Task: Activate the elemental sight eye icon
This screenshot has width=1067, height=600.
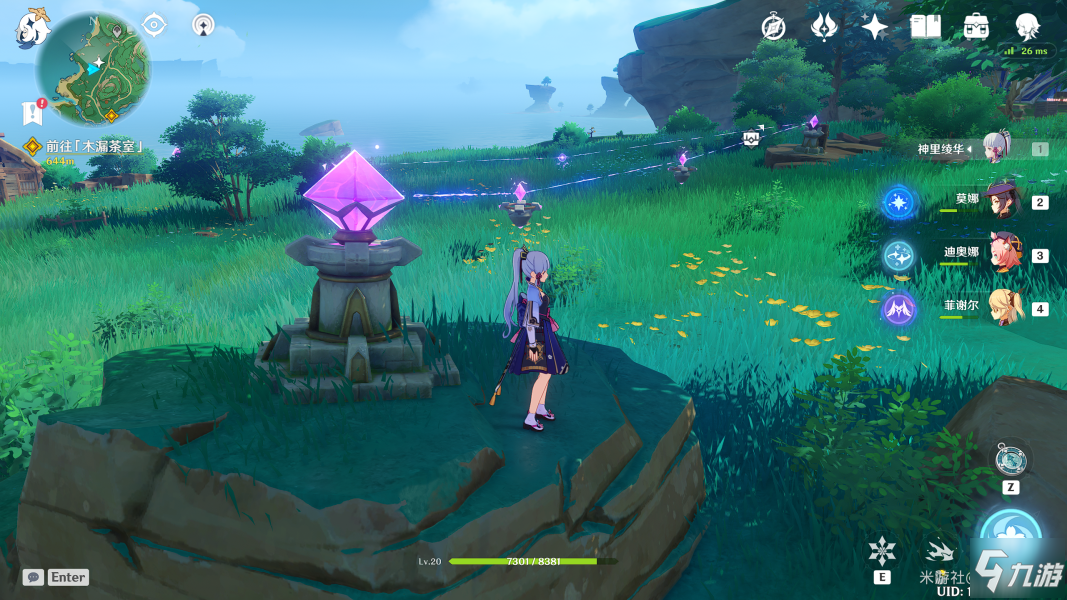Action: [x=154, y=25]
